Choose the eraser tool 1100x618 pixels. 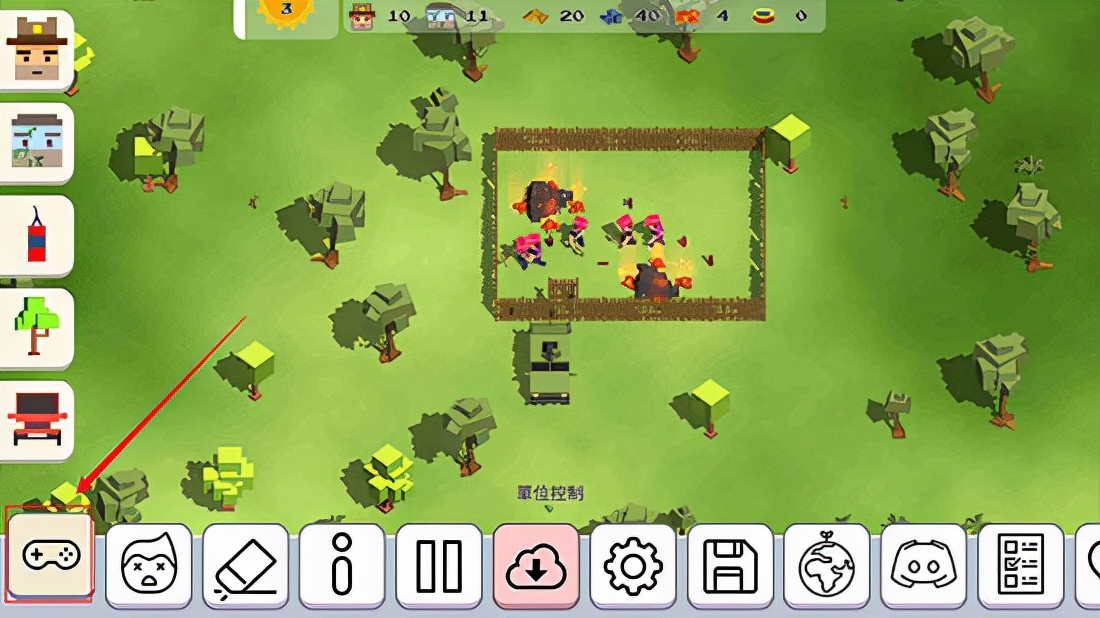coord(245,566)
